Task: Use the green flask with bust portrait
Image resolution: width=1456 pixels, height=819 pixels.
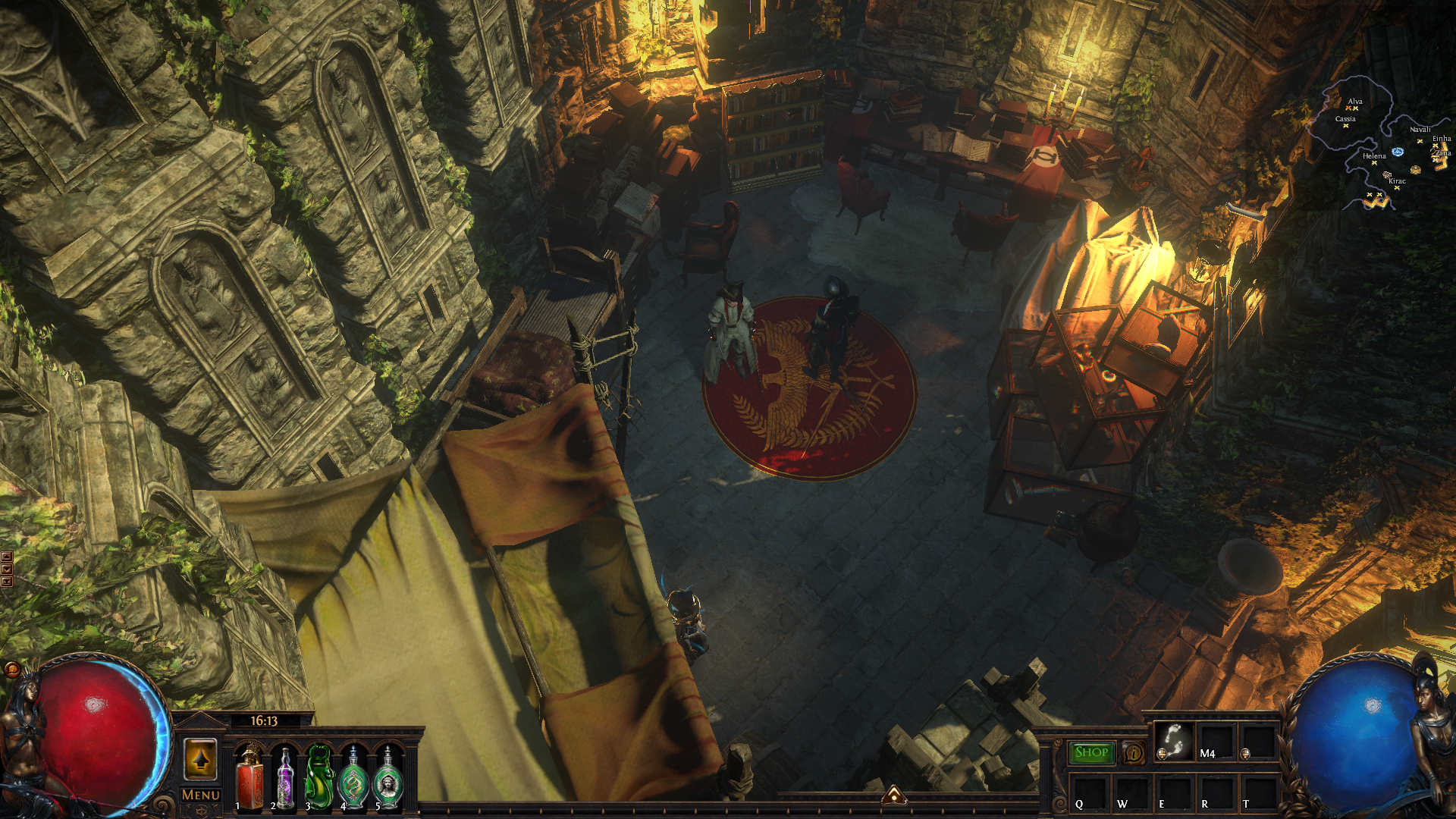Action: (x=388, y=777)
